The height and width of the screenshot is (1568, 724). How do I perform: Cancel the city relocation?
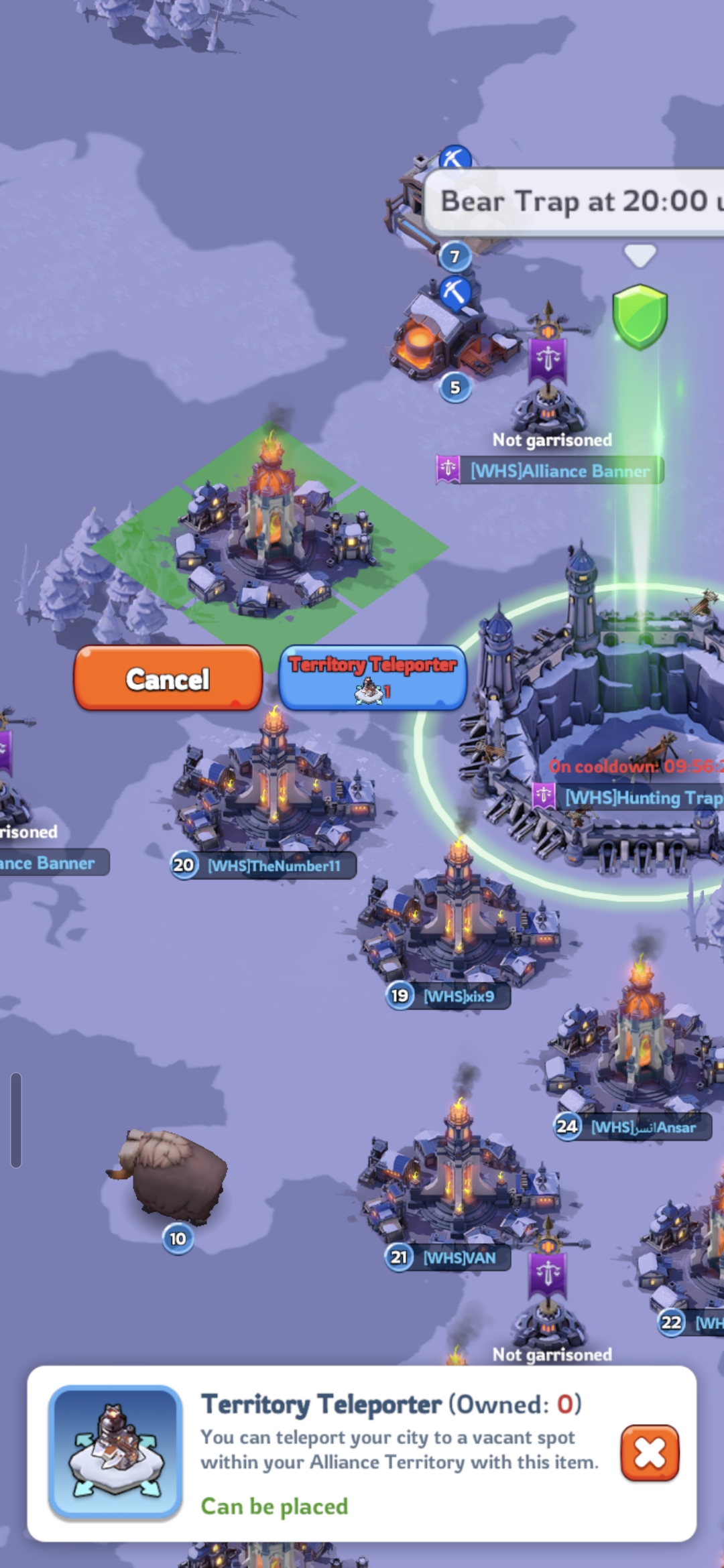click(168, 678)
